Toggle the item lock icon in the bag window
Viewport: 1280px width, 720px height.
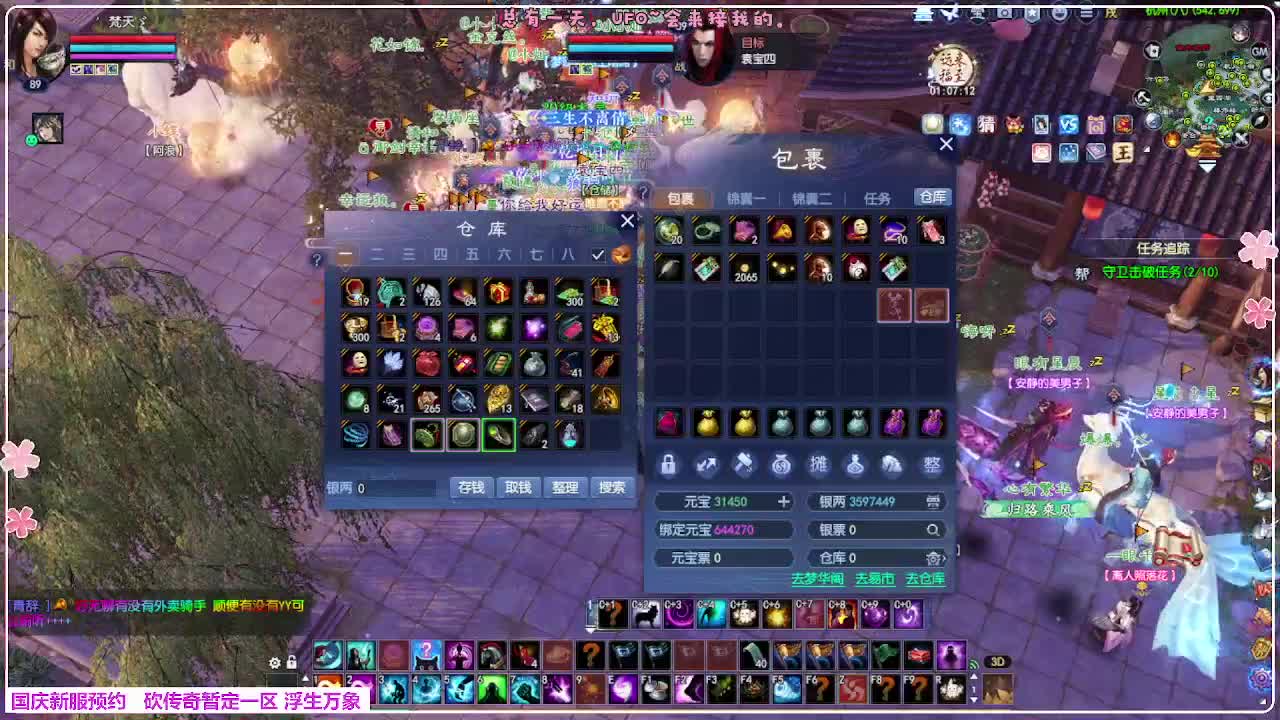click(669, 464)
